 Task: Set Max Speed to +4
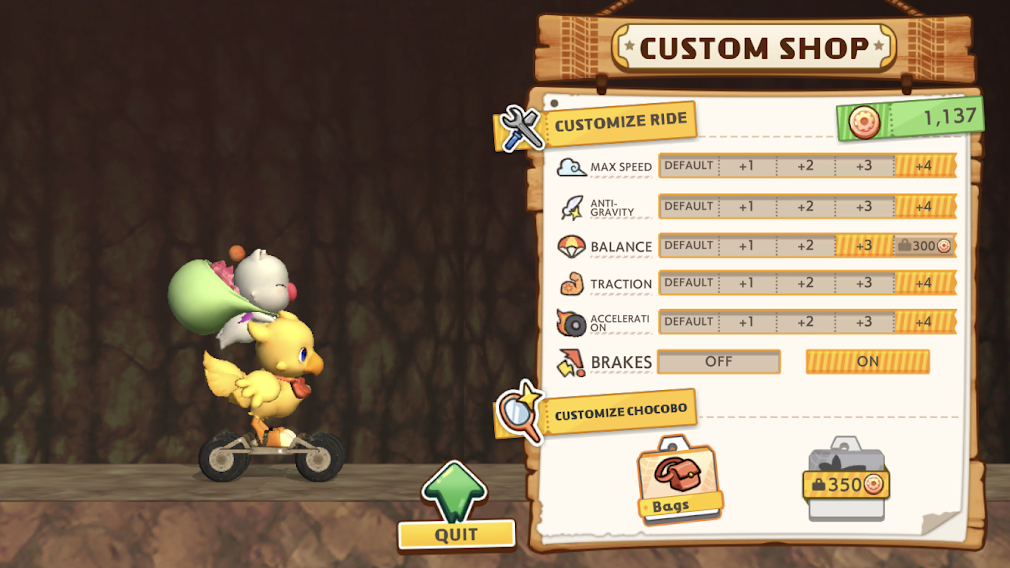tap(924, 166)
